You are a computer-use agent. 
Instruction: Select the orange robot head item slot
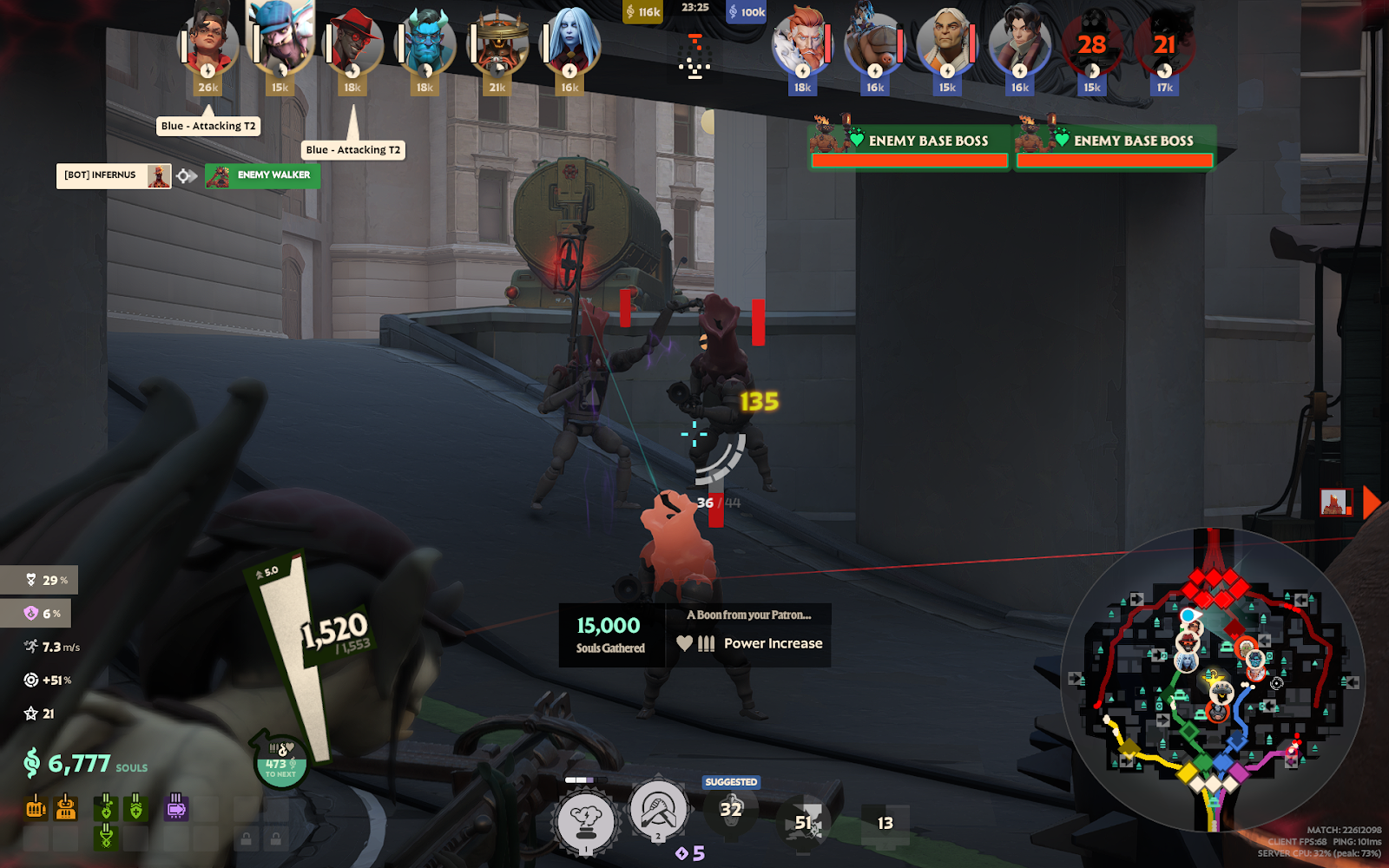[x=66, y=808]
